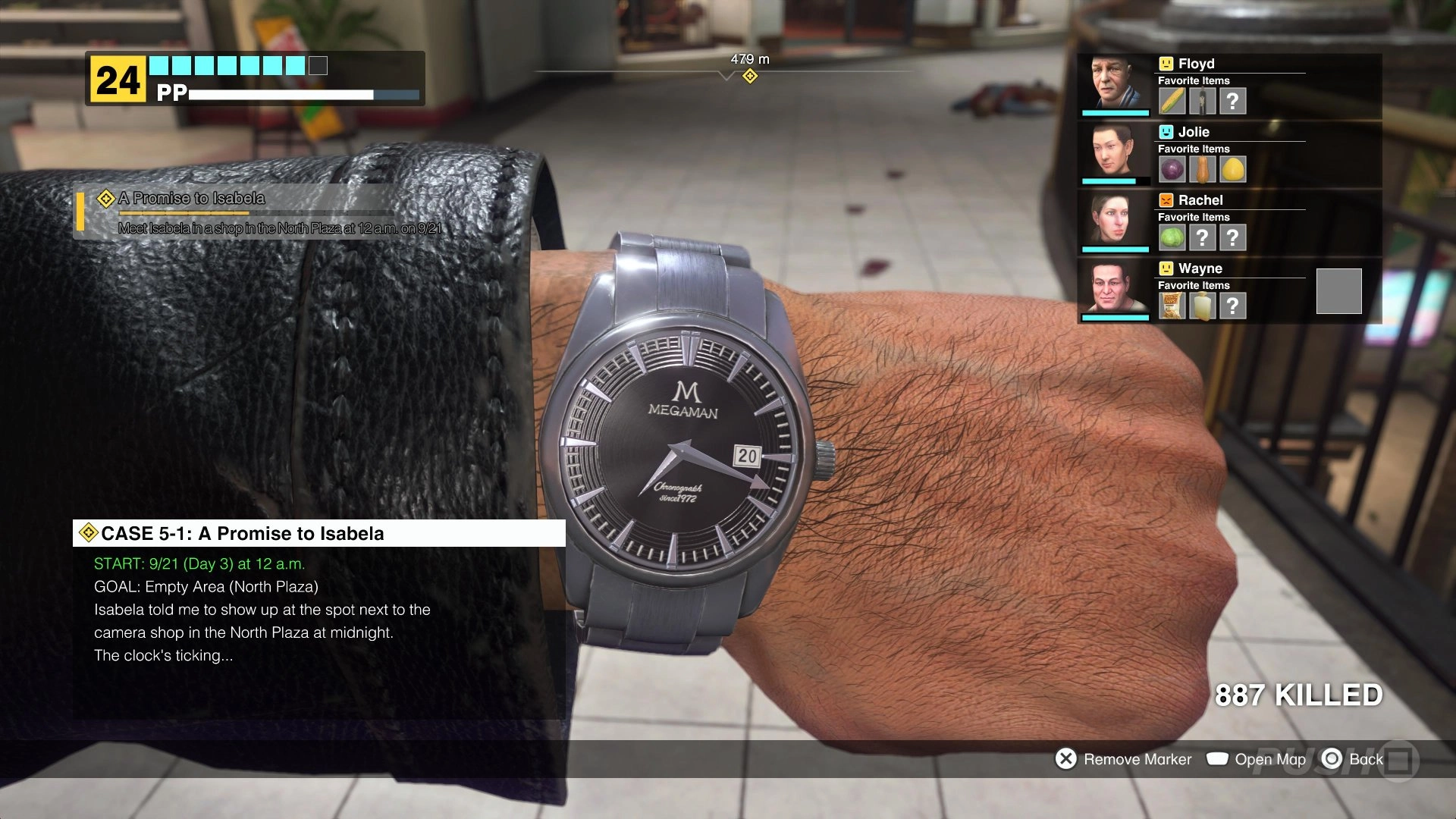Select the corn icon in Floyd's favorite items
The height and width of the screenshot is (819, 1456).
tap(1172, 101)
